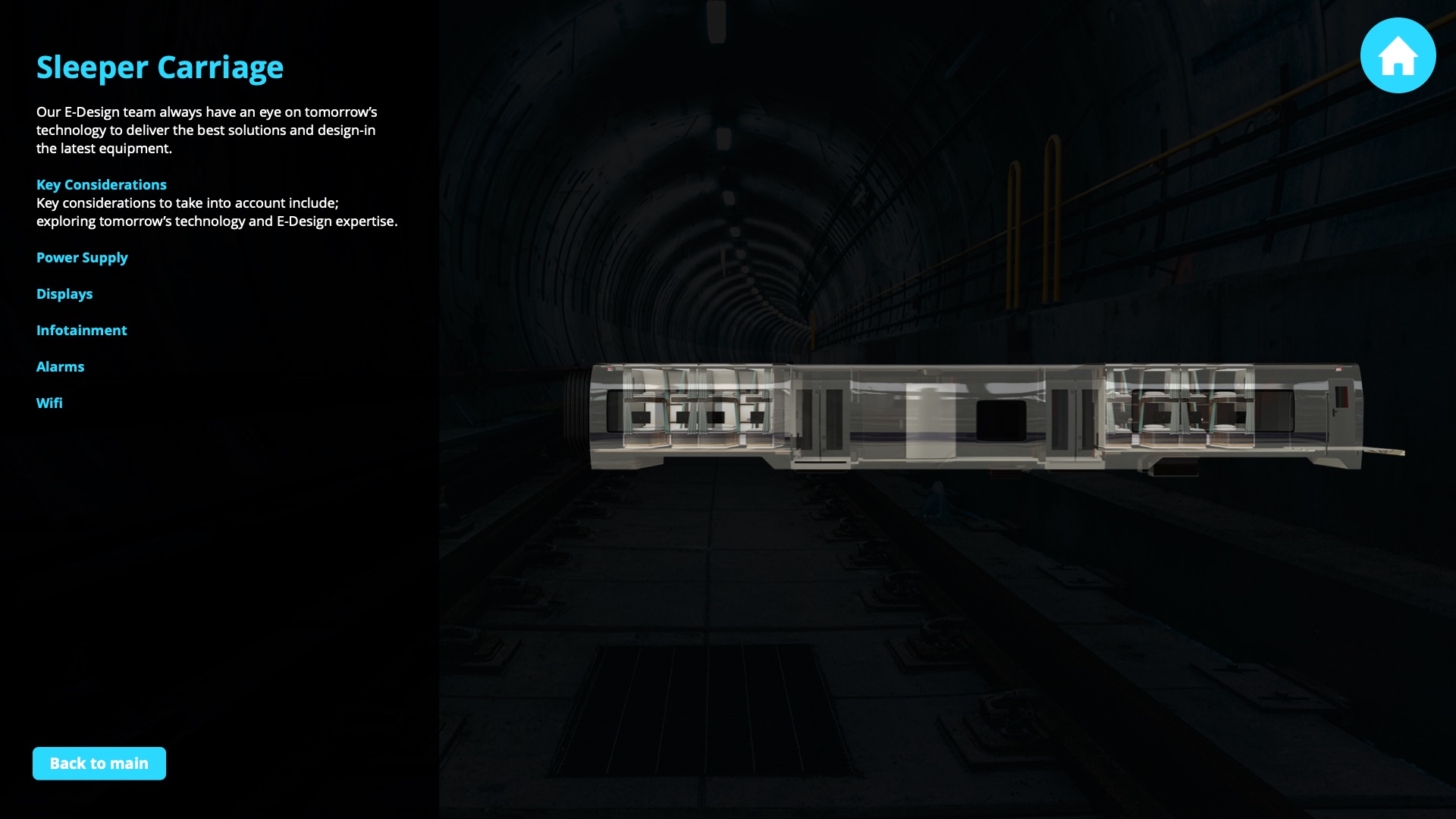This screenshot has width=1456, height=819.
Task: Show the Displays topic
Action: pos(64,294)
